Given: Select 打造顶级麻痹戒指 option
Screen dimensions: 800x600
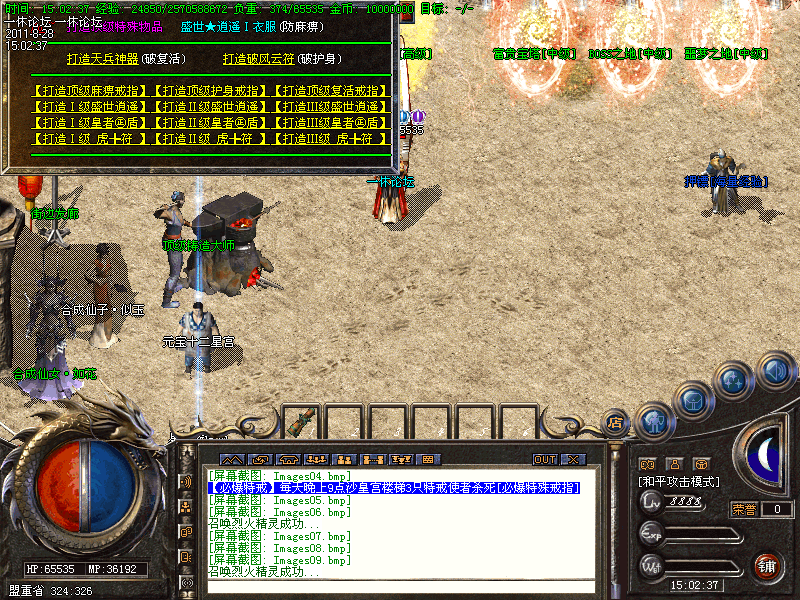Looking at the screenshot, I should [x=91, y=91].
